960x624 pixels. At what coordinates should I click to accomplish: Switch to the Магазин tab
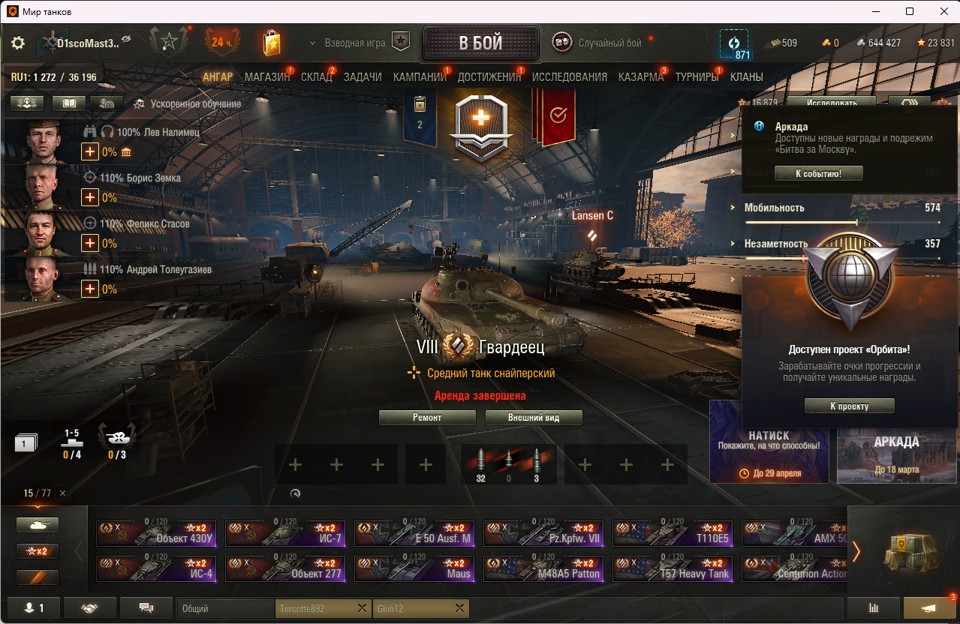click(267, 77)
